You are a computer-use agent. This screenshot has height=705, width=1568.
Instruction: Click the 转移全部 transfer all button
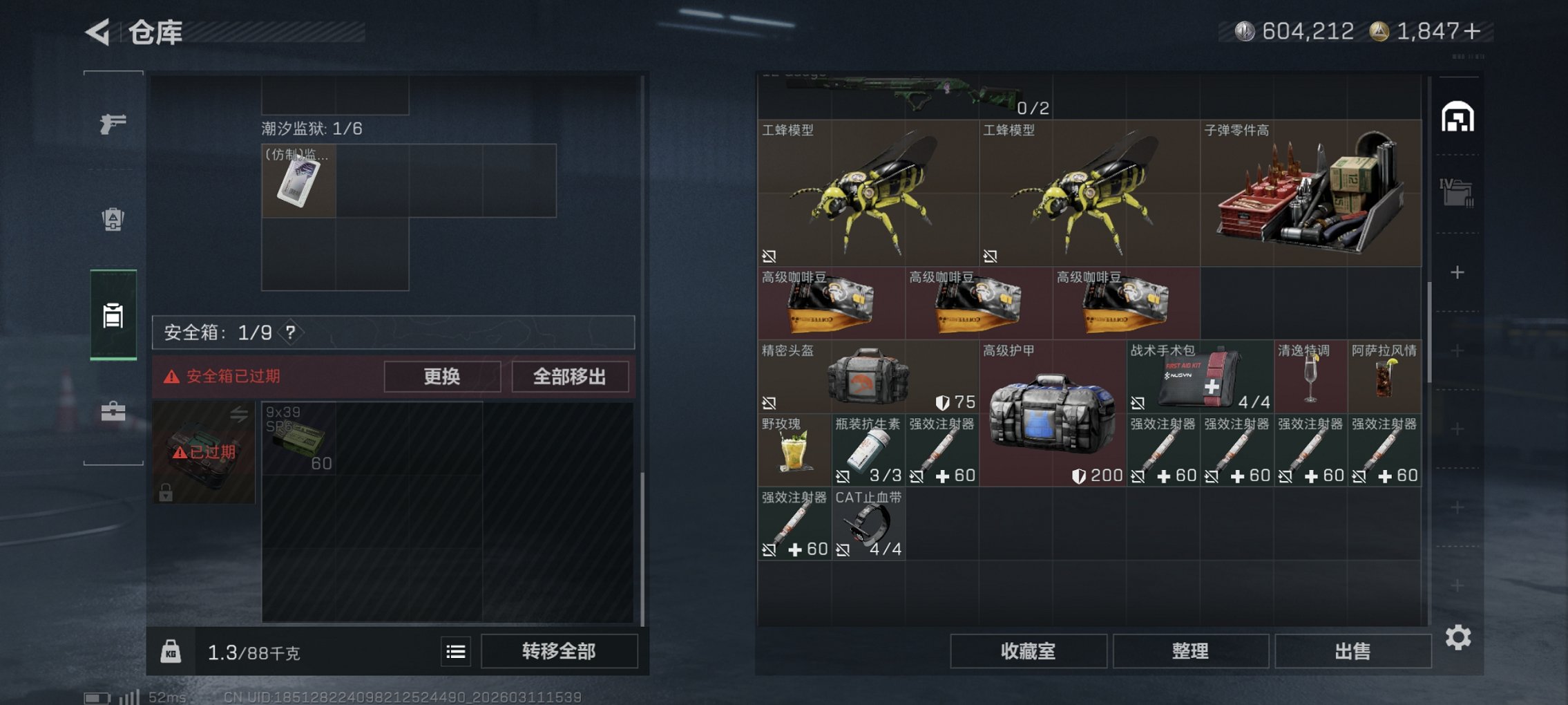click(x=560, y=651)
